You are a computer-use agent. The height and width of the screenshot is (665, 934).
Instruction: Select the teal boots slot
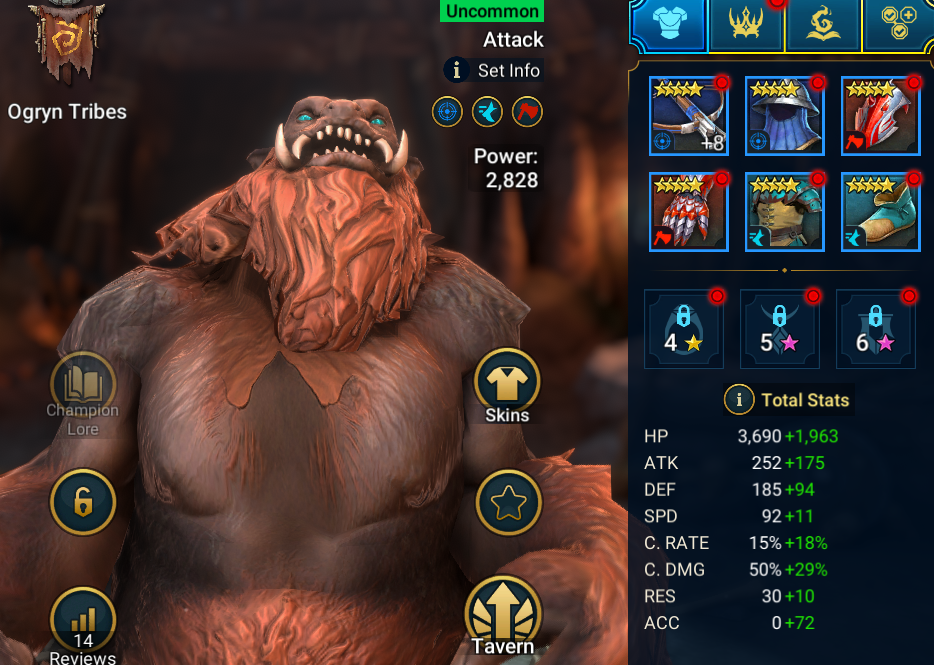[x=880, y=212]
